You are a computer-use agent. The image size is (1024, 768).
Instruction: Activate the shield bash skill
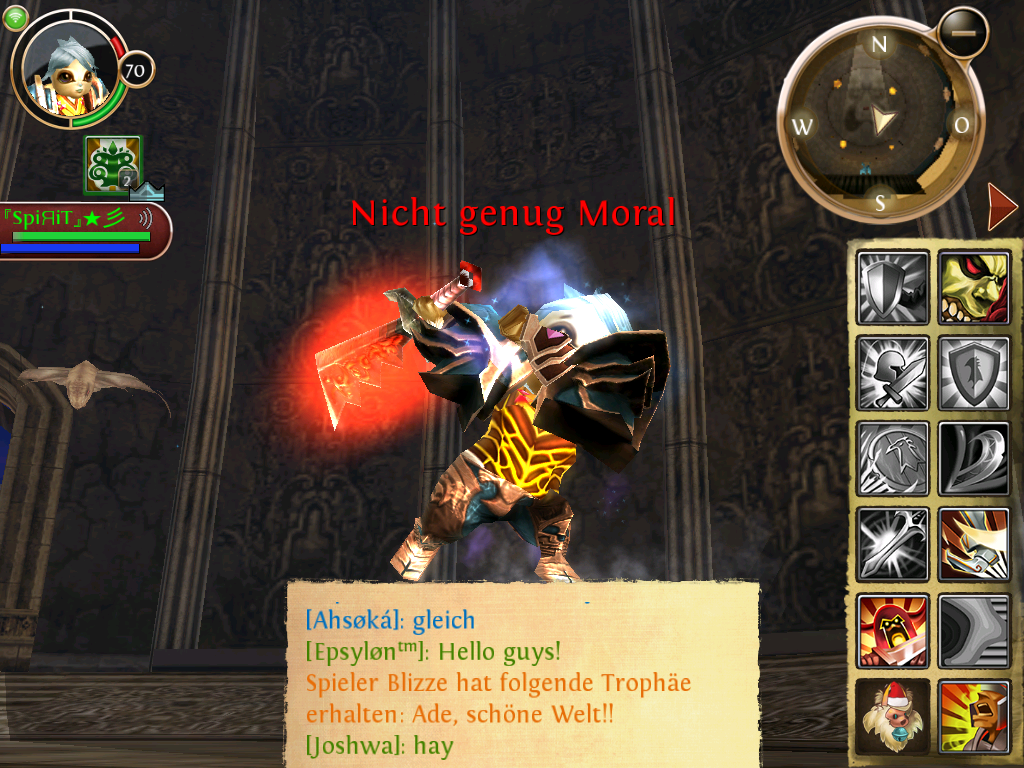893,288
